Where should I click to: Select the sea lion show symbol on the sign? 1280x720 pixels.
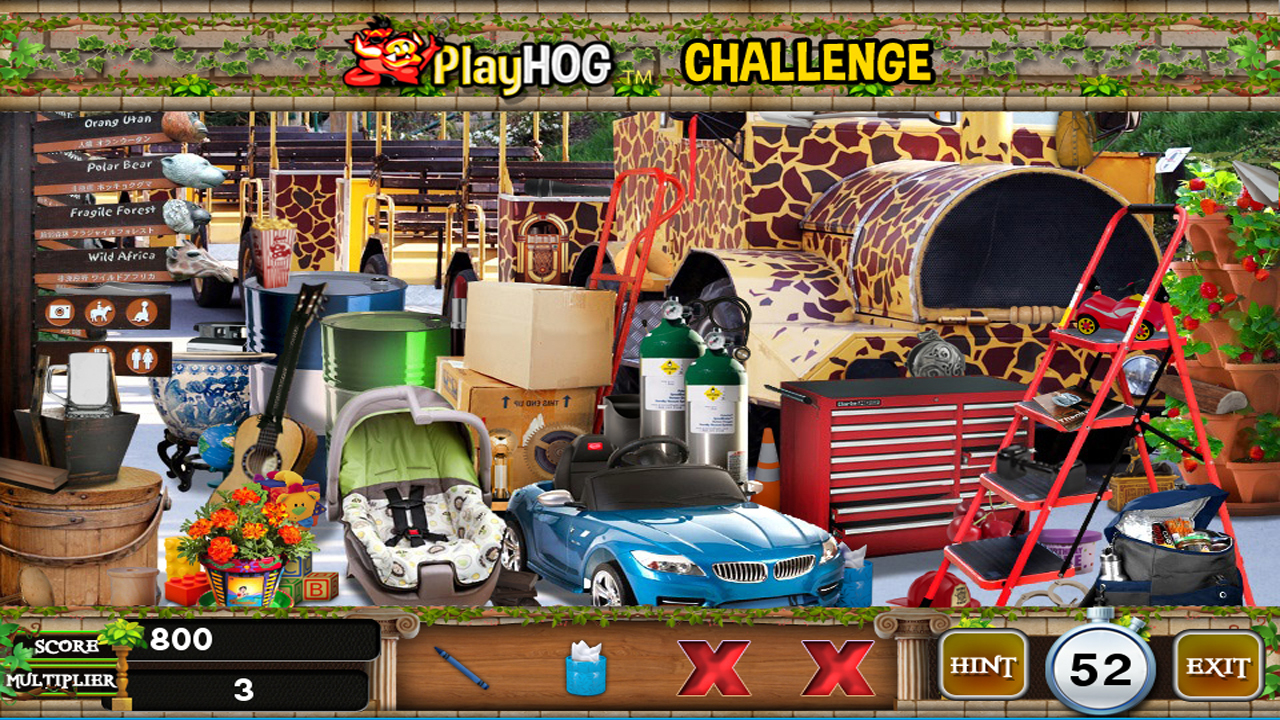pyautogui.click(x=140, y=312)
